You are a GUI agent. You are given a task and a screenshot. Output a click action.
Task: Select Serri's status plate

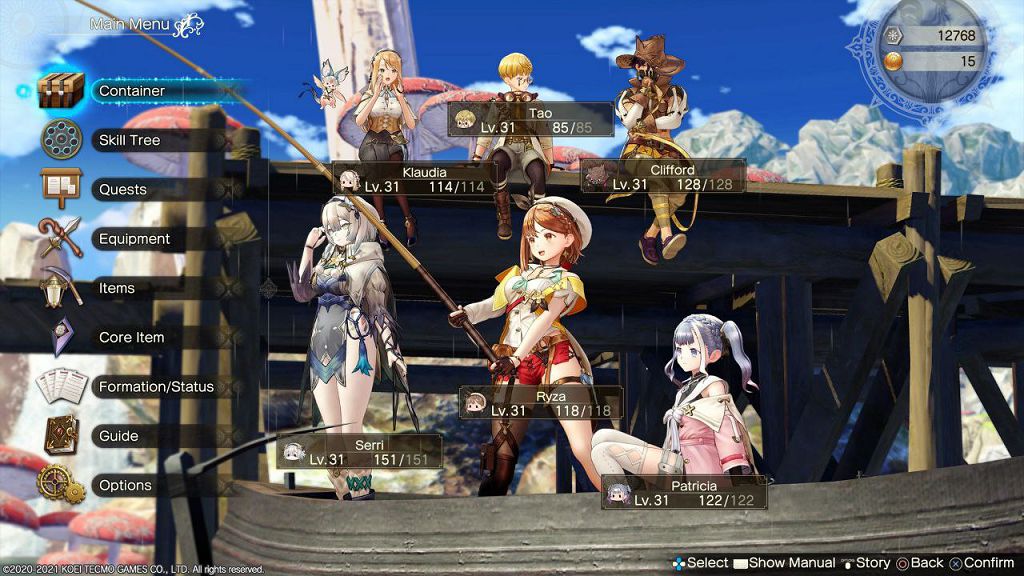pyautogui.click(x=360, y=452)
